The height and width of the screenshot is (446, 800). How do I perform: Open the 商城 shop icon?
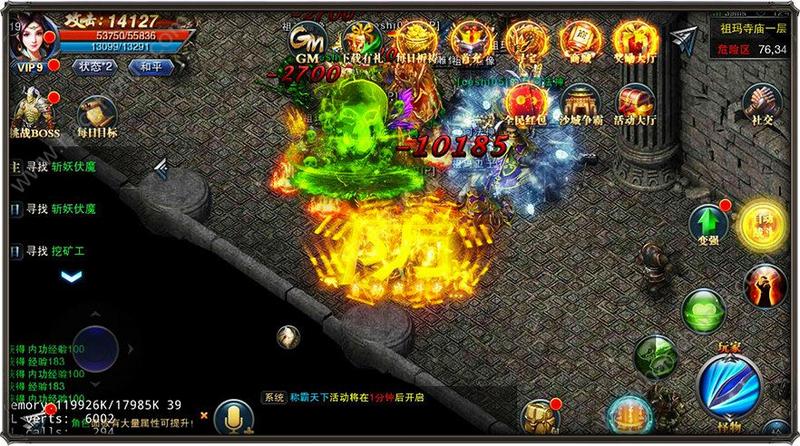click(x=576, y=39)
